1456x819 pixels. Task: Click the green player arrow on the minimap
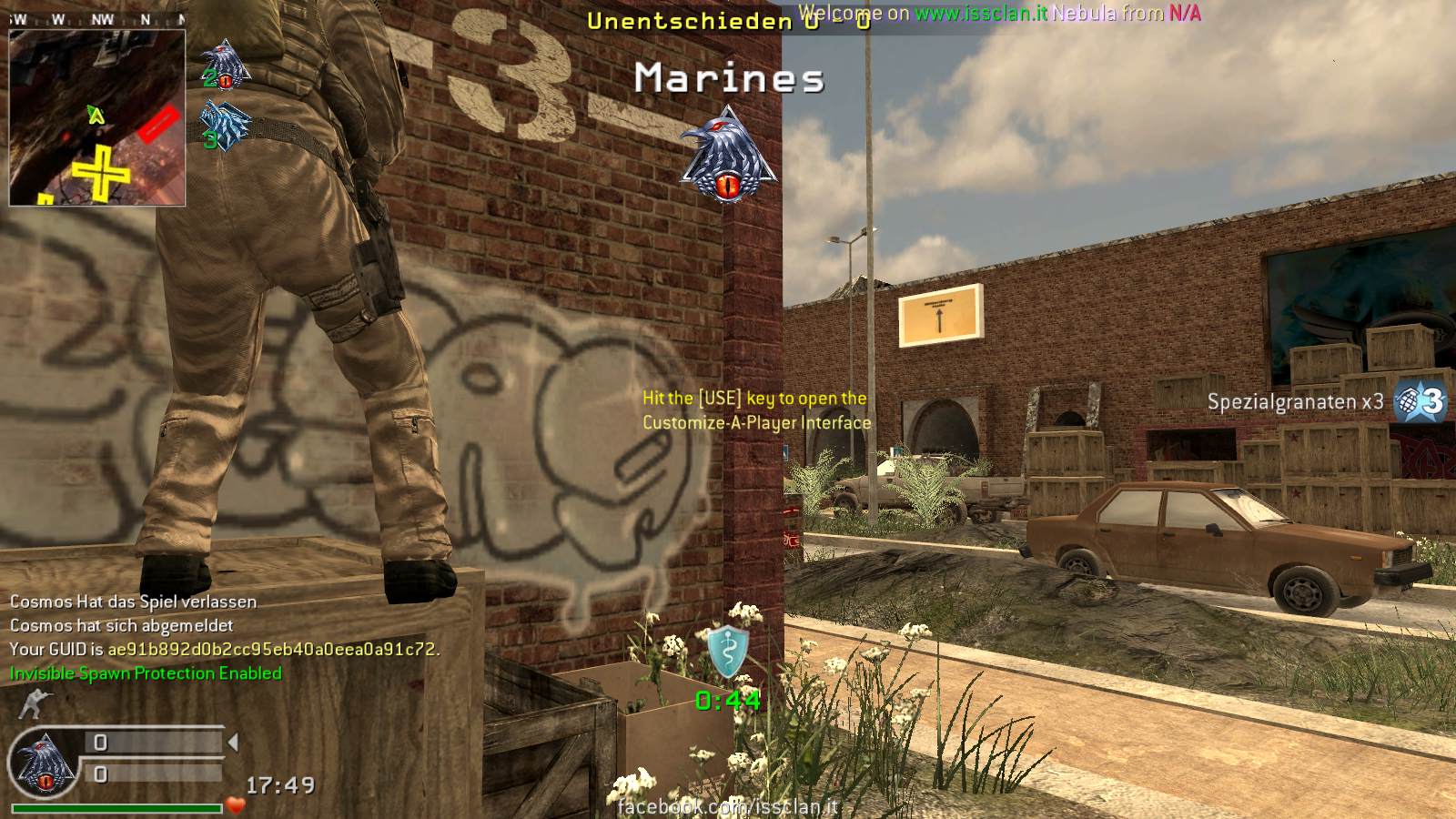coord(95,114)
